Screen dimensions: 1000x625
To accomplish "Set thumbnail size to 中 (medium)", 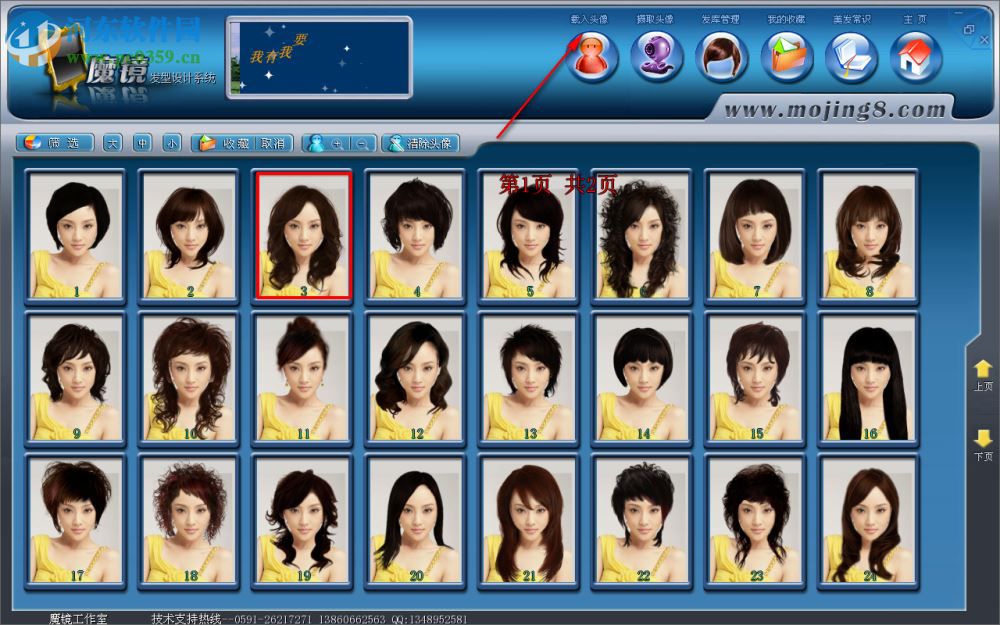I will pyautogui.click(x=142, y=143).
